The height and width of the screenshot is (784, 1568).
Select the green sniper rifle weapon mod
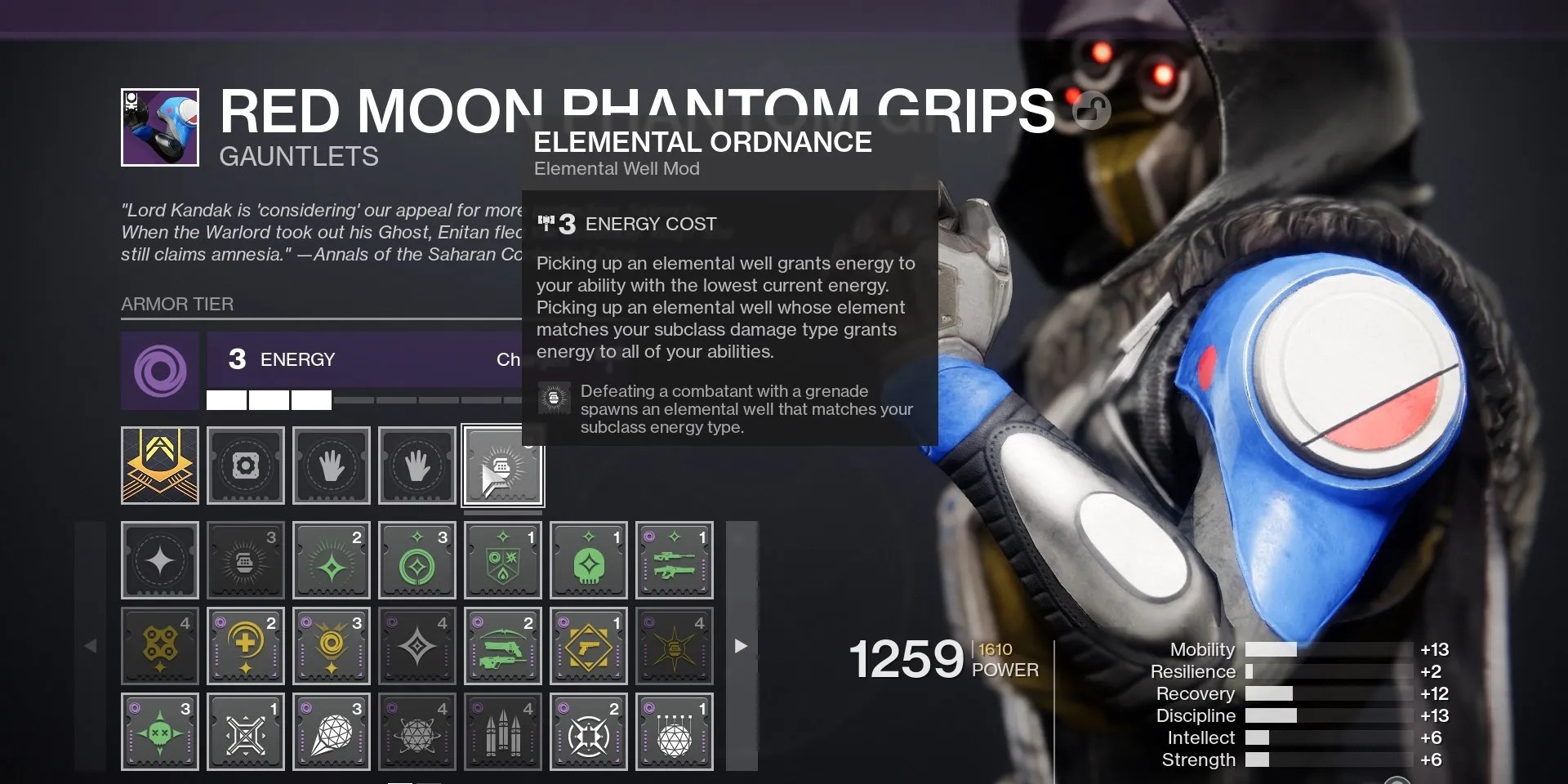pos(675,560)
